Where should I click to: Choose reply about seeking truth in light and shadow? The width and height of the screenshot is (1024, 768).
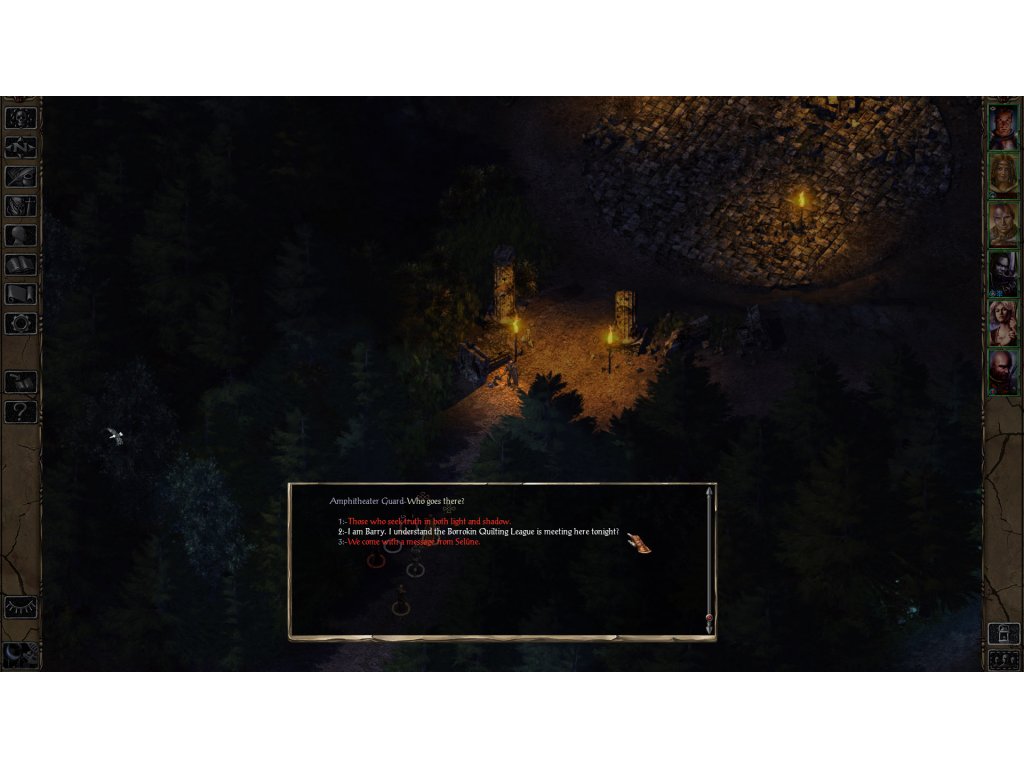click(x=429, y=522)
